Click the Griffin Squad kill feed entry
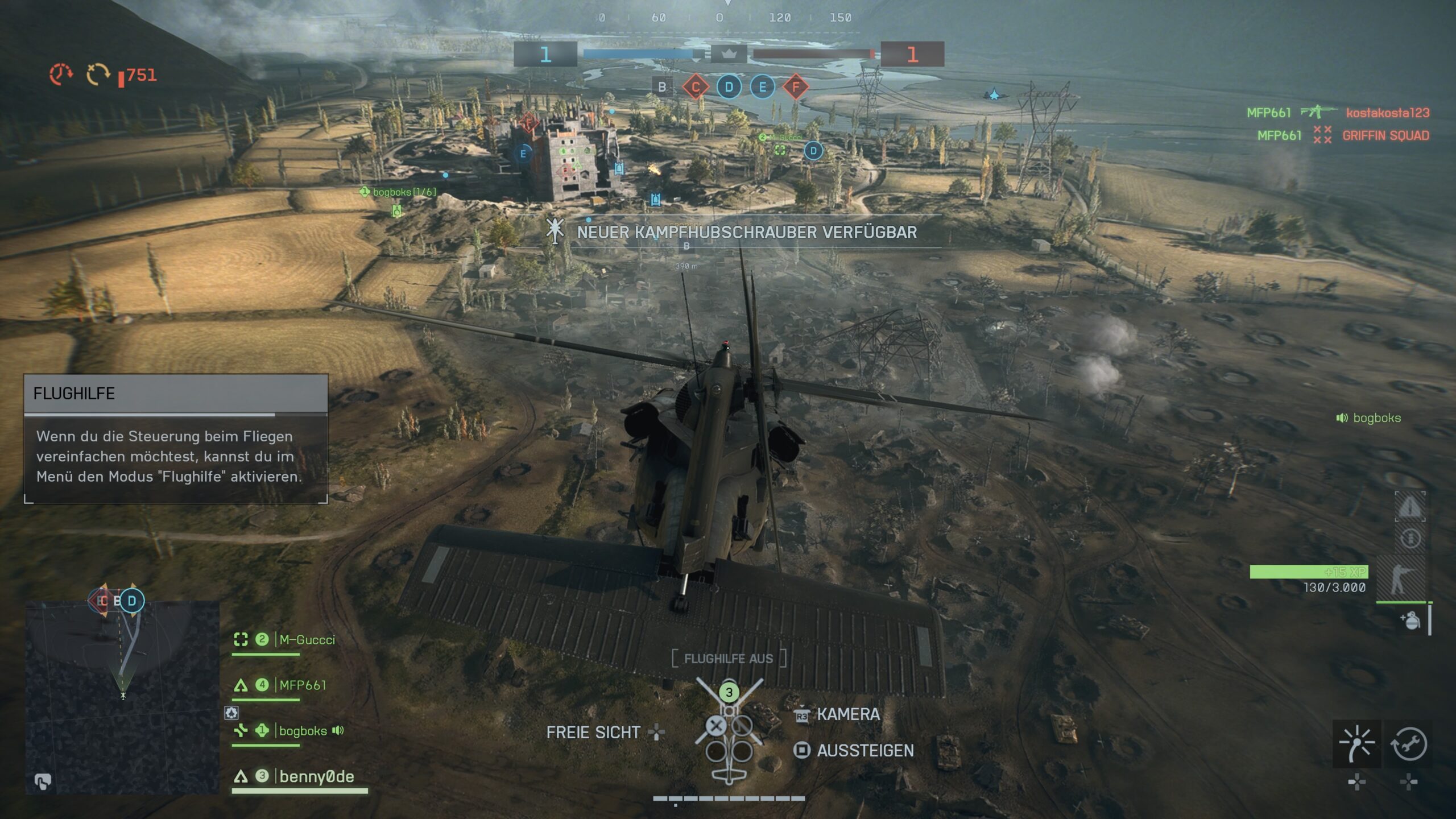 click(1385, 135)
